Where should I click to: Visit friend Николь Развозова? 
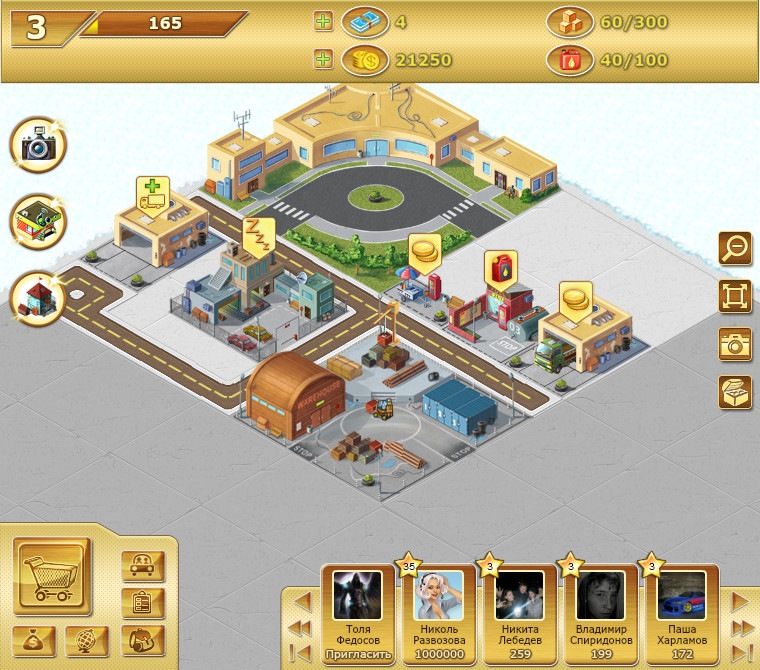coord(439,598)
